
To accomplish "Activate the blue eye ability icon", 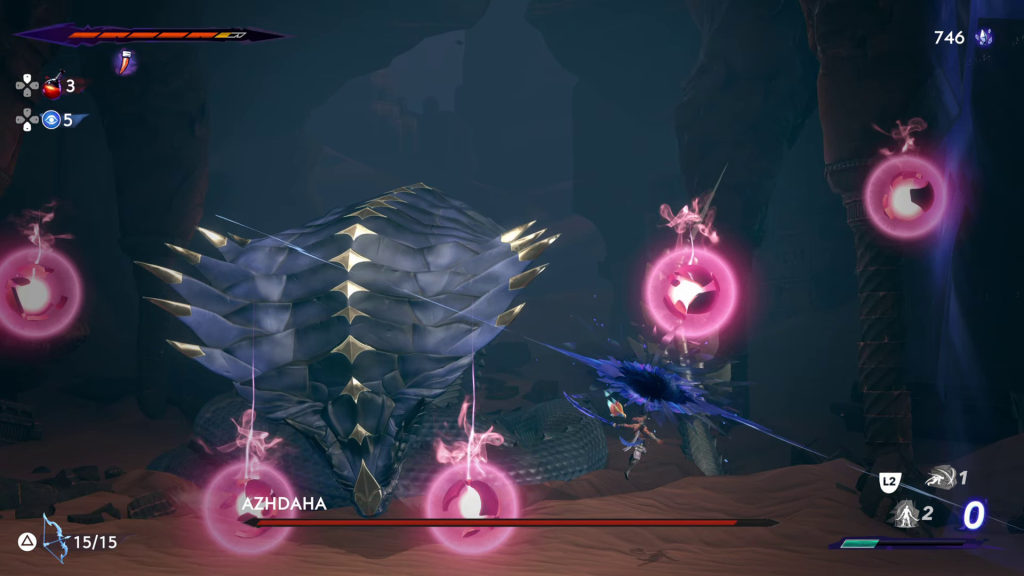I will [x=52, y=120].
